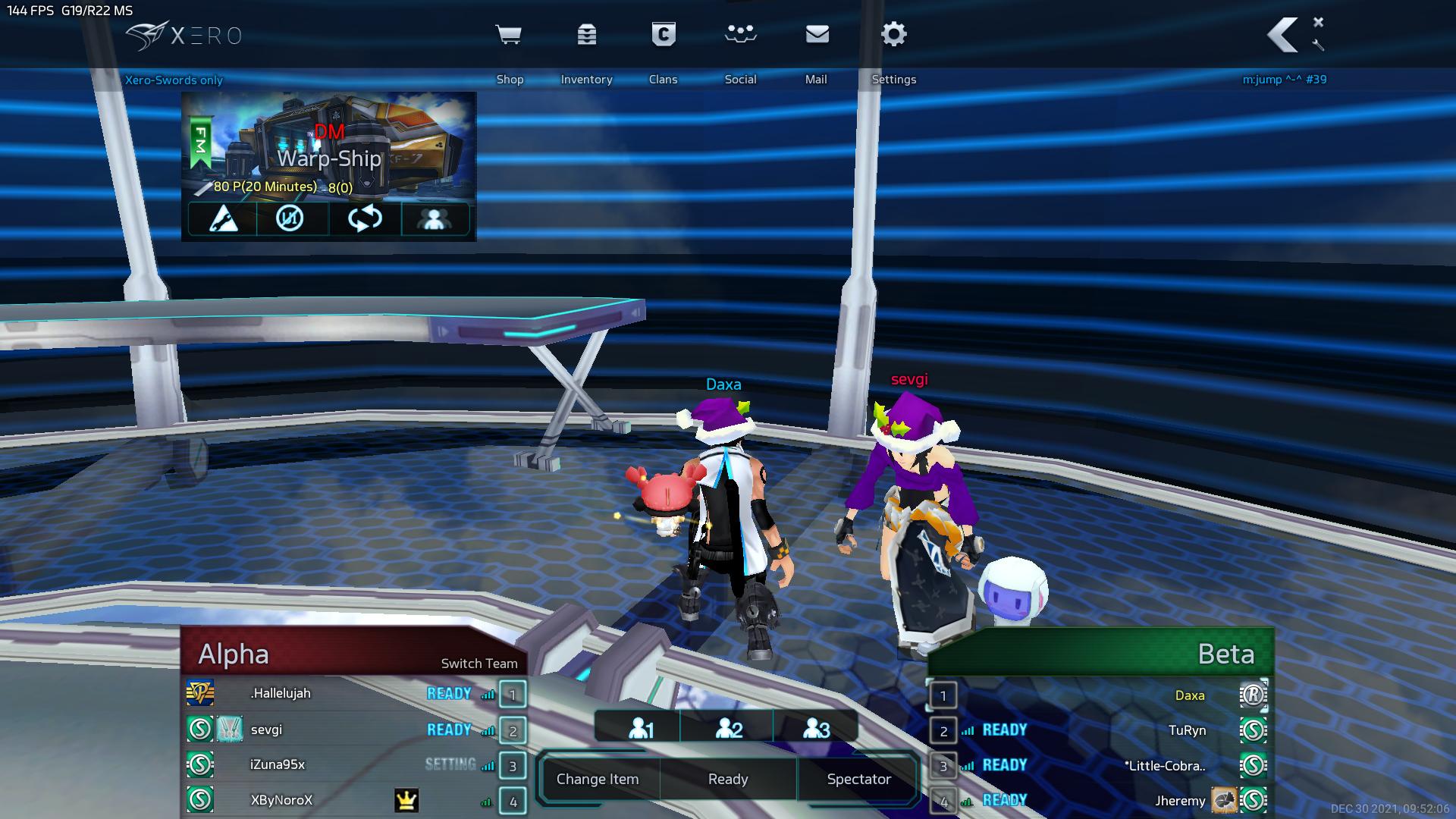Check Mail envelope icon
The image size is (1456, 819).
[817, 35]
